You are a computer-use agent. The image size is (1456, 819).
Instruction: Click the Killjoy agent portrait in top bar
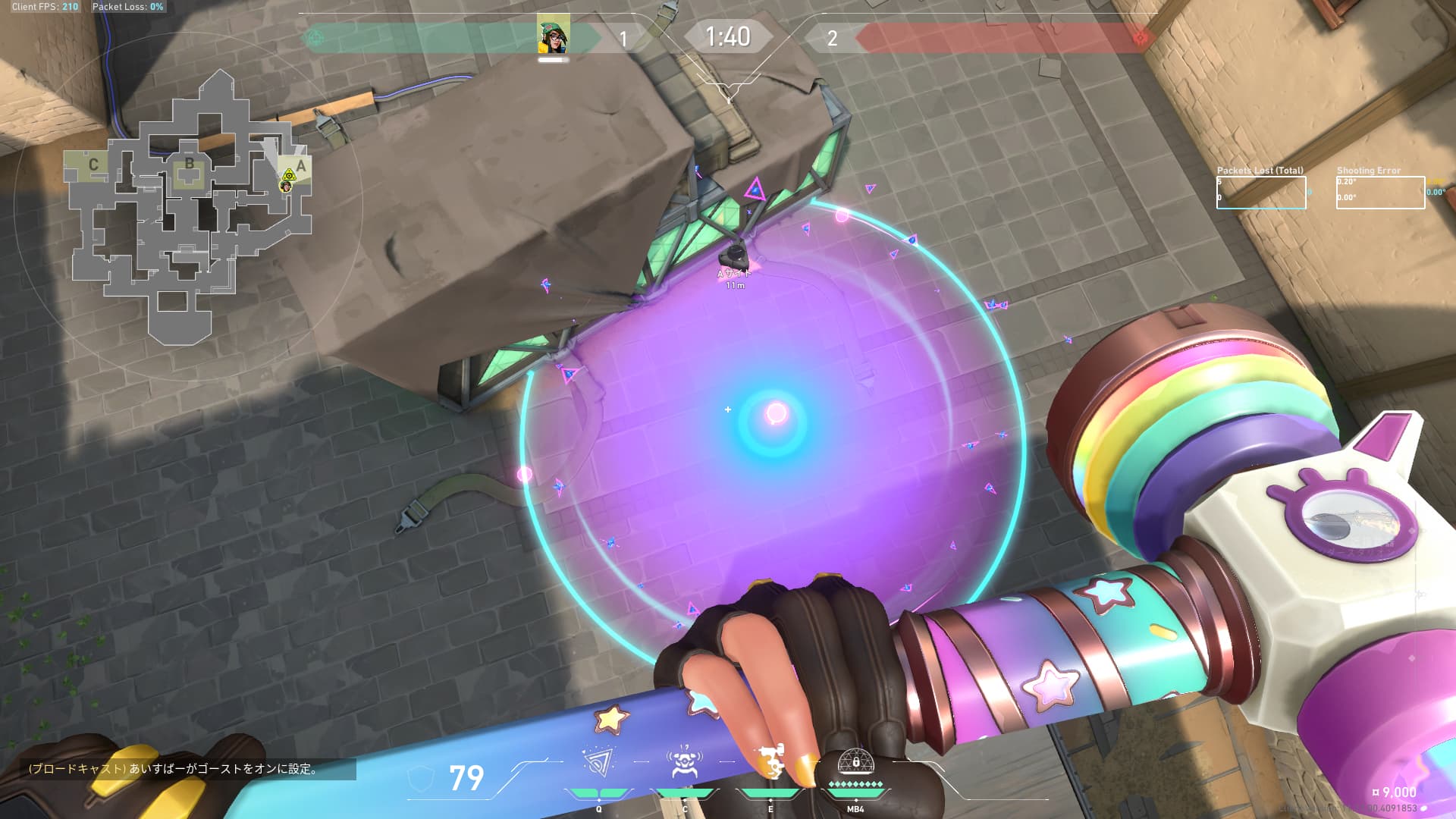(x=553, y=33)
